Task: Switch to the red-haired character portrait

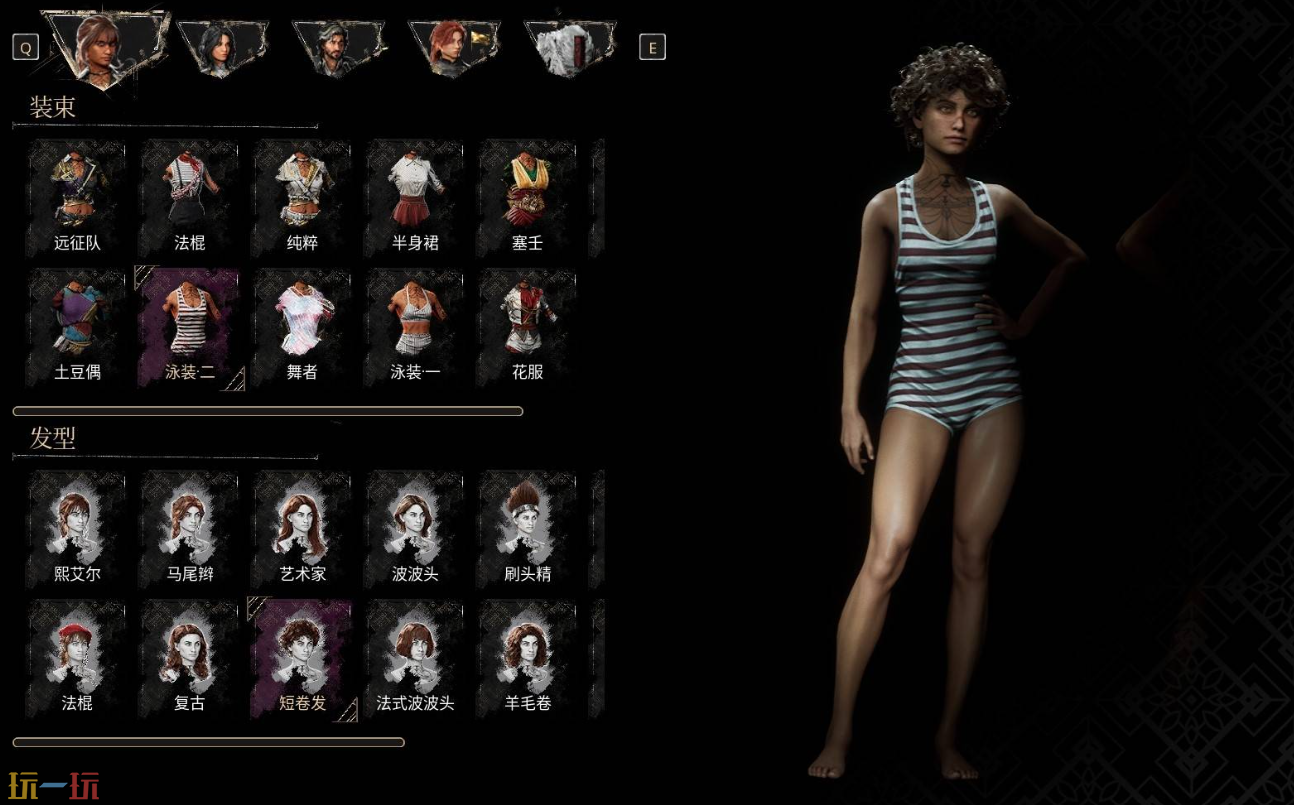Action: click(x=452, y=46)
